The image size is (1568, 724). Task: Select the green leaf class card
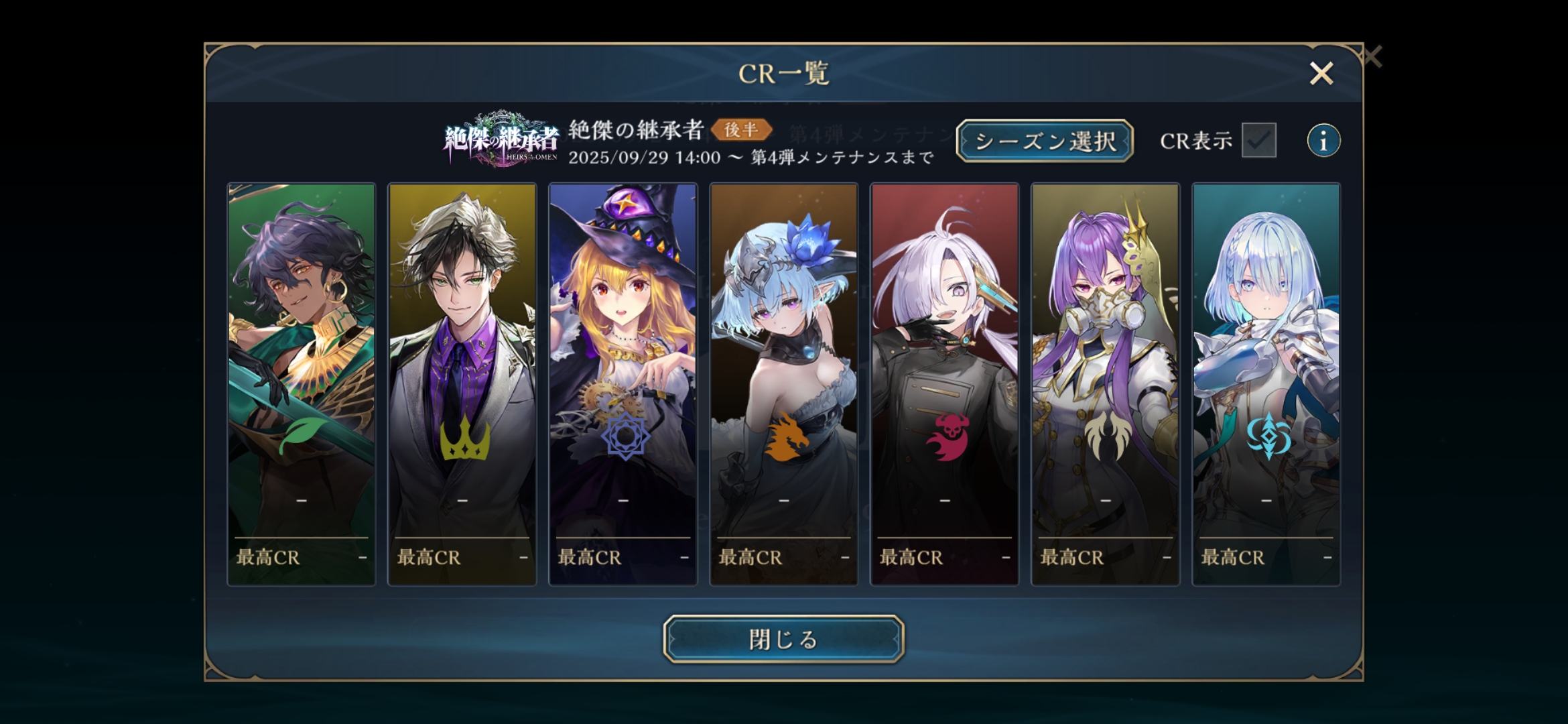click(x=302, y=384)
